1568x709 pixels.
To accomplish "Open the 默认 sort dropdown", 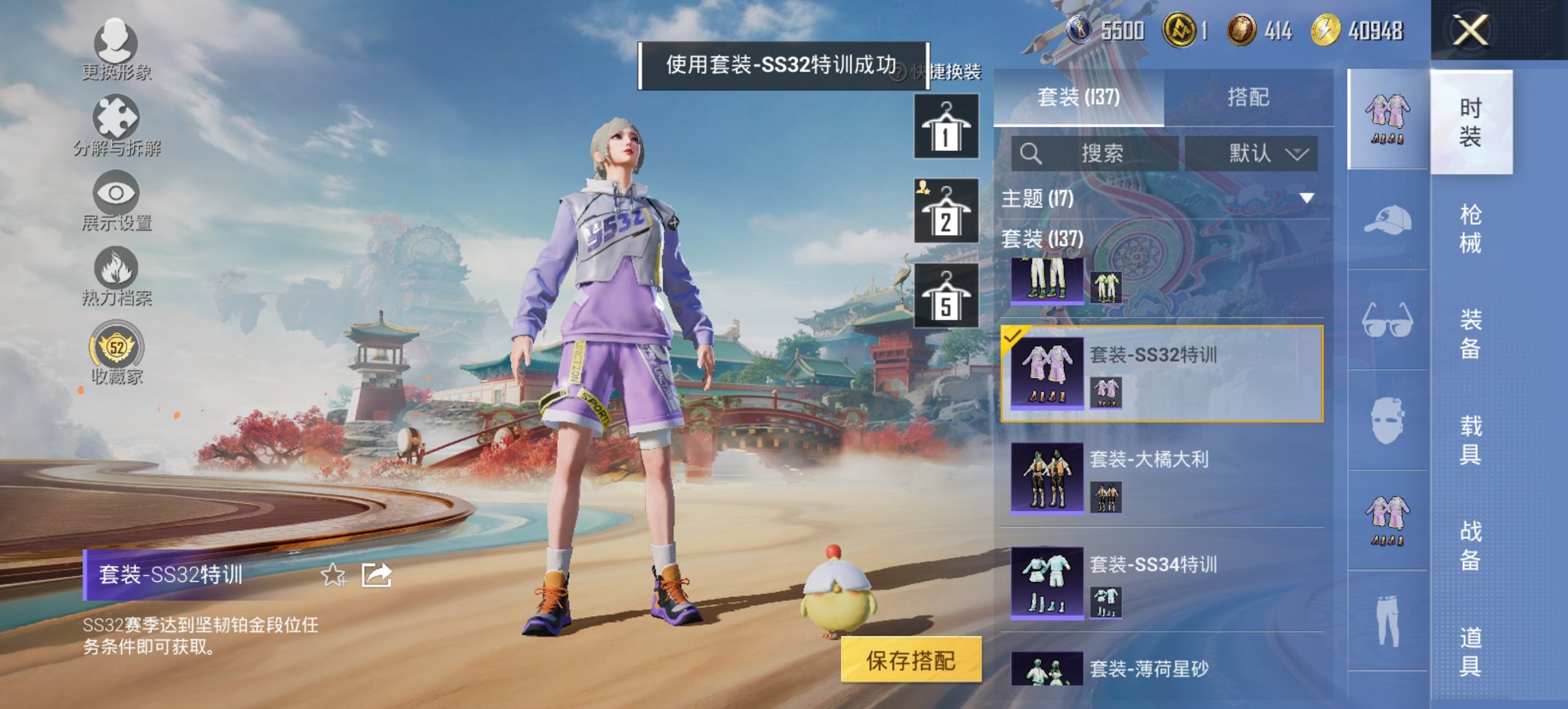I will pos(1262,153).
